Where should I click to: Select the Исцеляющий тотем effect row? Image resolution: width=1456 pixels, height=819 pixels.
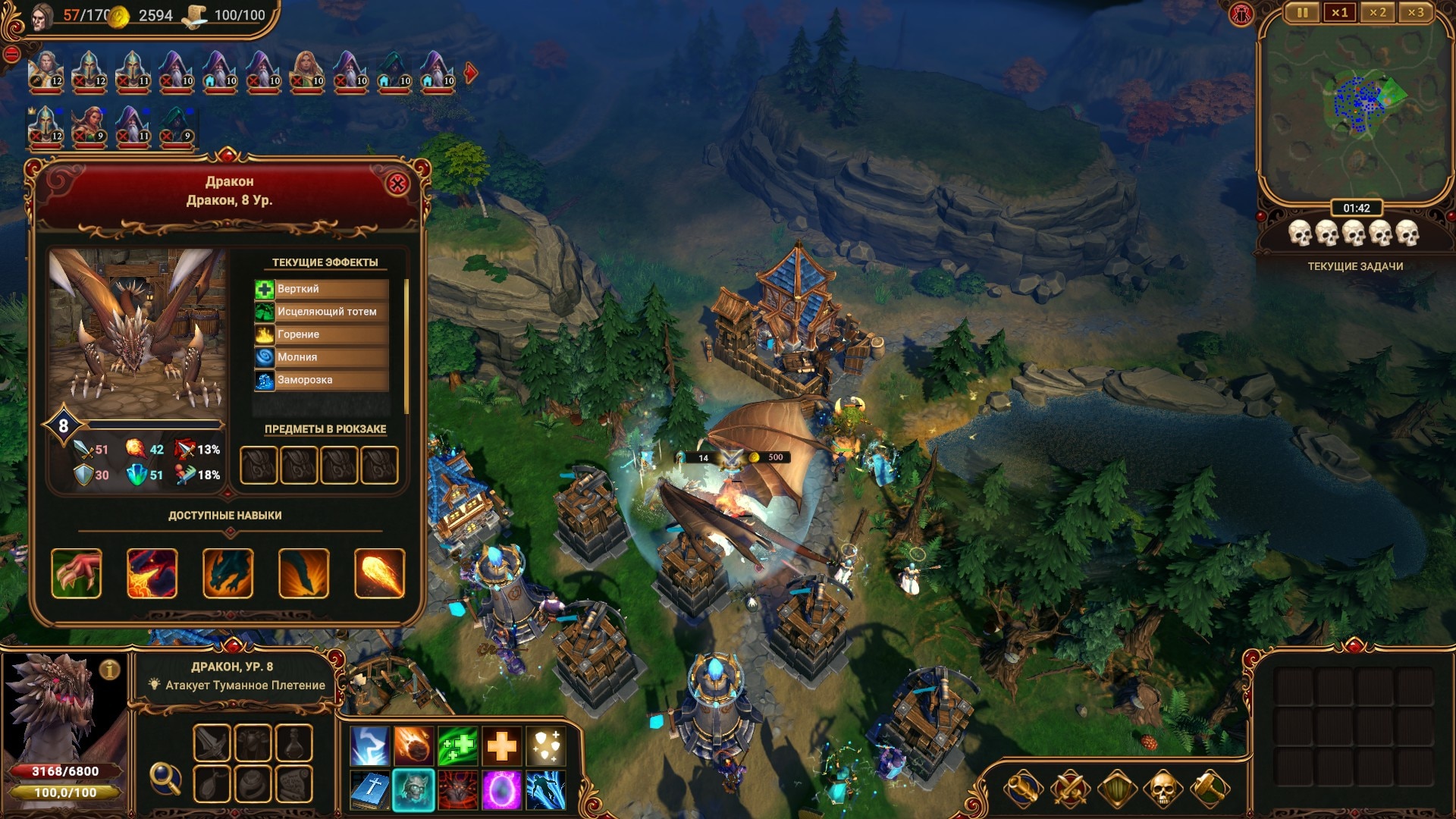pyautogui.click(x=322, y=312)
